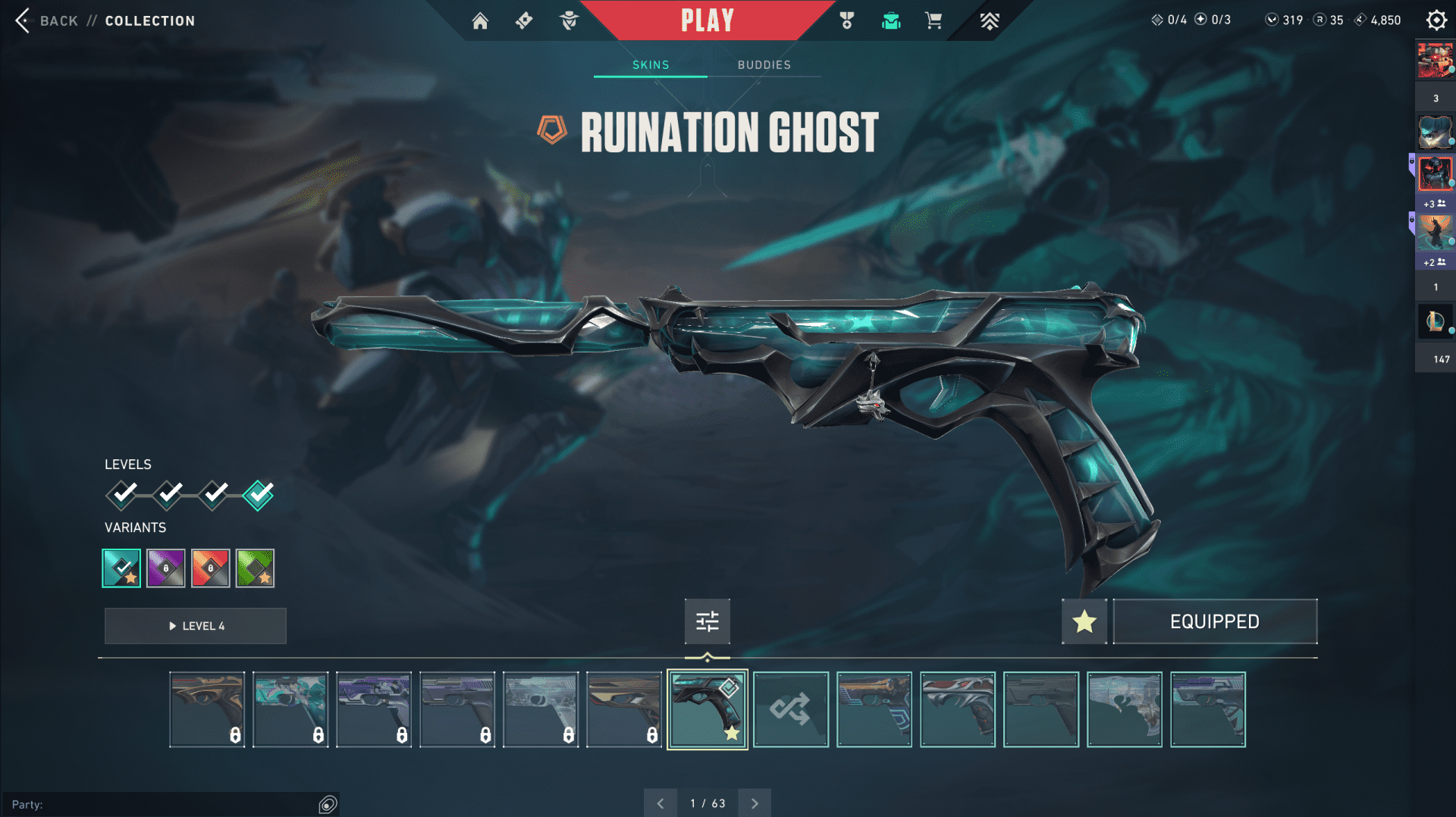Select the teal default variant swatch
This screenshot has height=817, width=1456.
pyautogui.click(x=121, y=568)
